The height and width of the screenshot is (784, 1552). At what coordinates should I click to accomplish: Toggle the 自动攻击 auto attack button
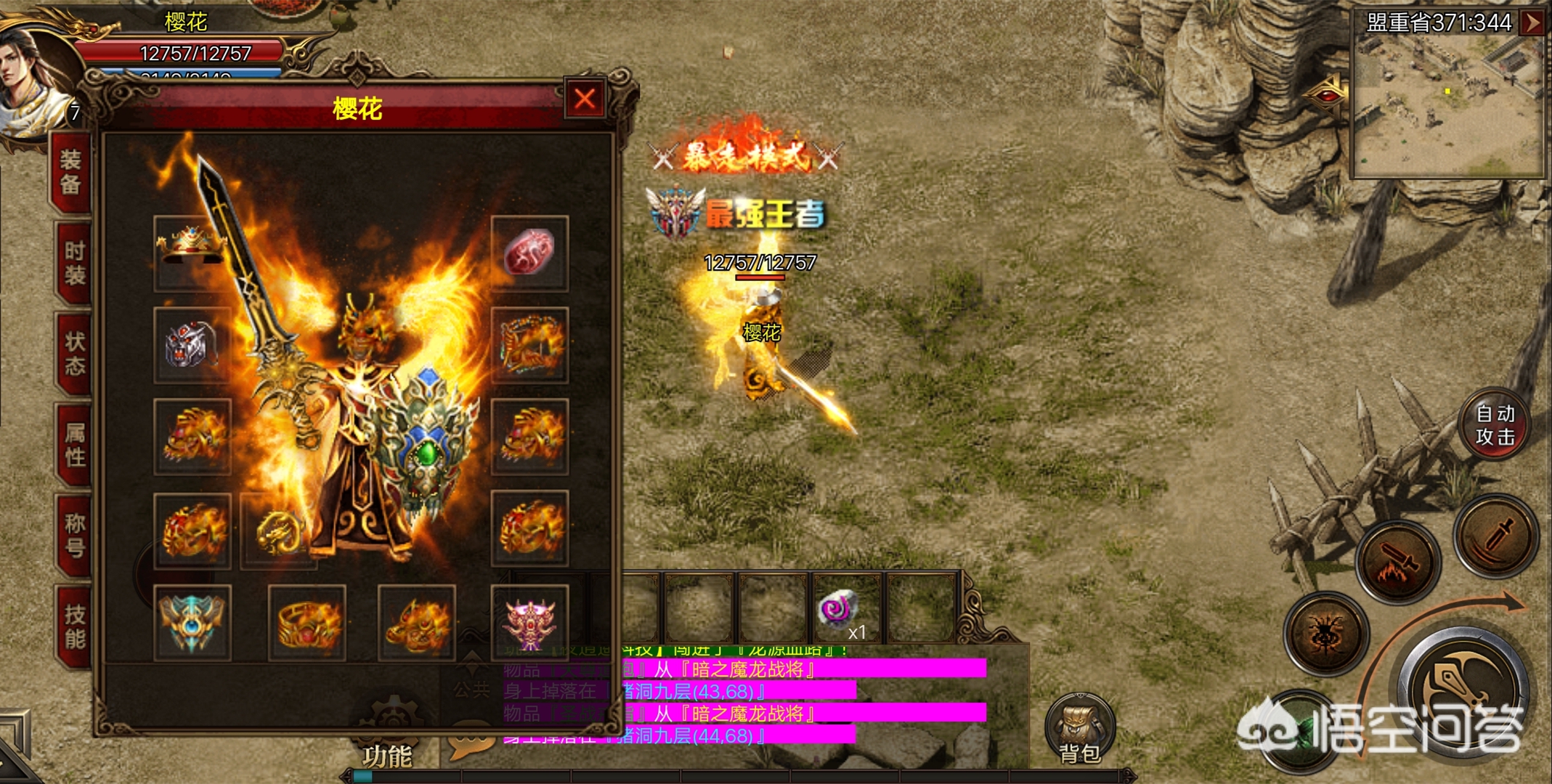(x=1495, y=425)
